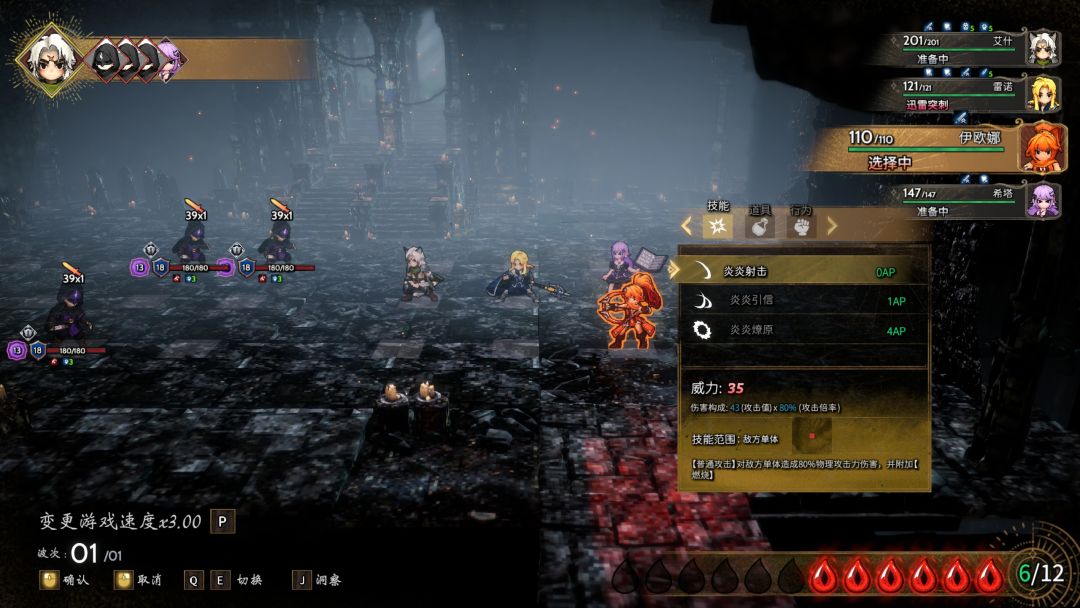Click the purple-haired portrait in turn order
The image size is (1080, 608).
tap(168, 59)
